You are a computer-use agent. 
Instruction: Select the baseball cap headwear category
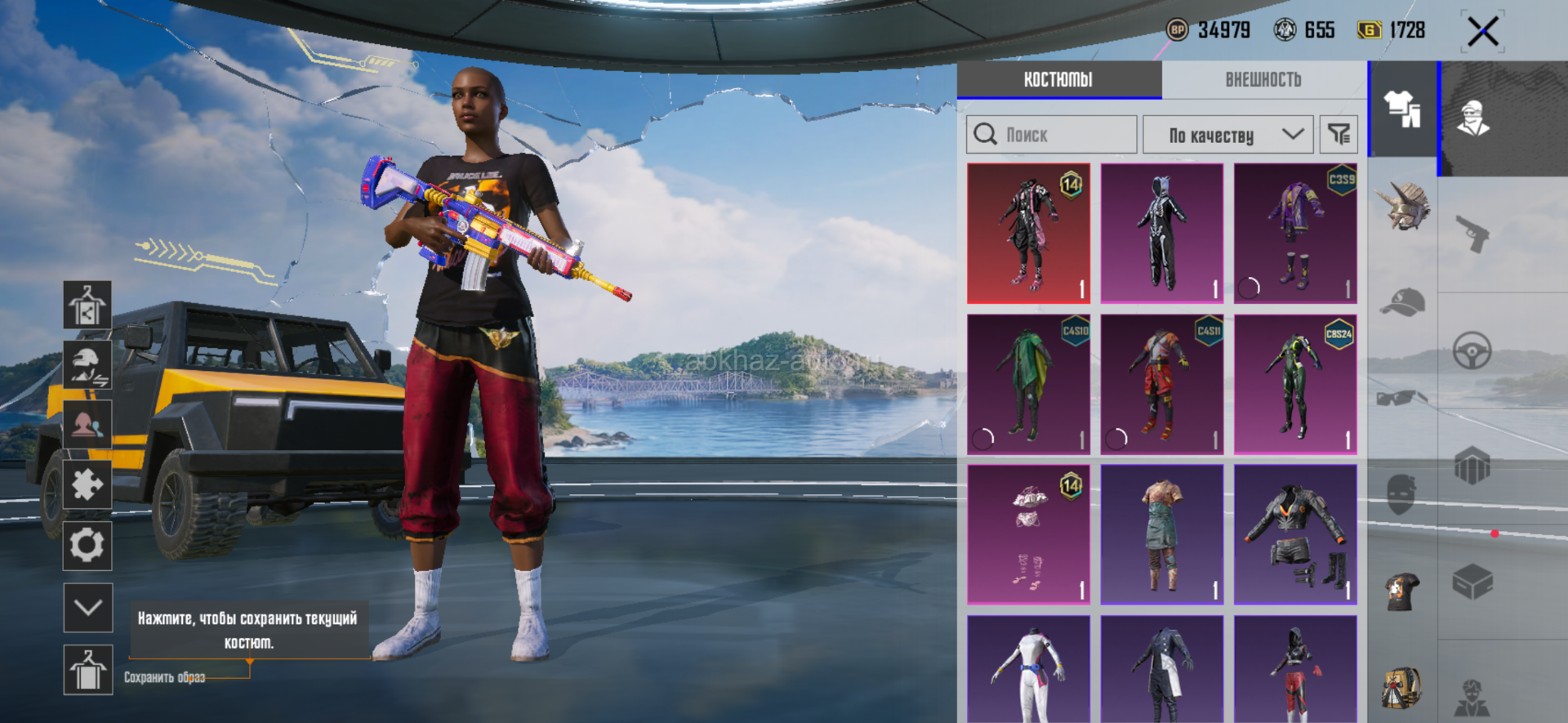[1402, 302]
